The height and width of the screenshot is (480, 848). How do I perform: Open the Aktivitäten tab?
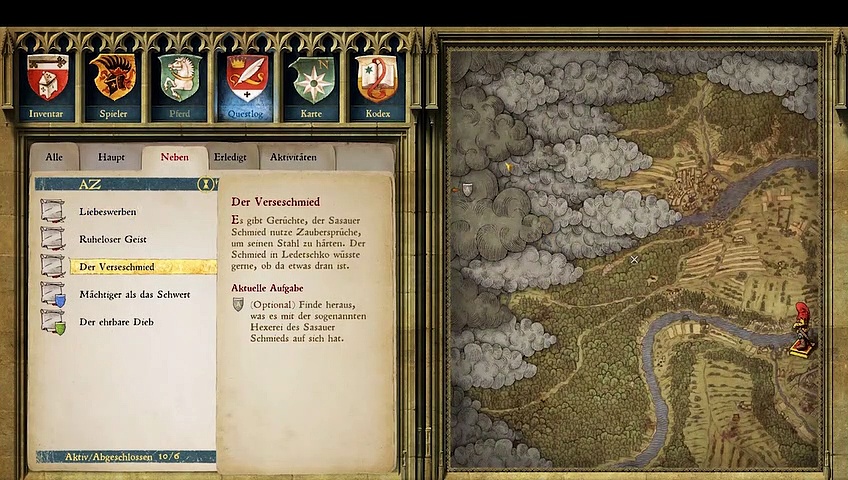294,158
